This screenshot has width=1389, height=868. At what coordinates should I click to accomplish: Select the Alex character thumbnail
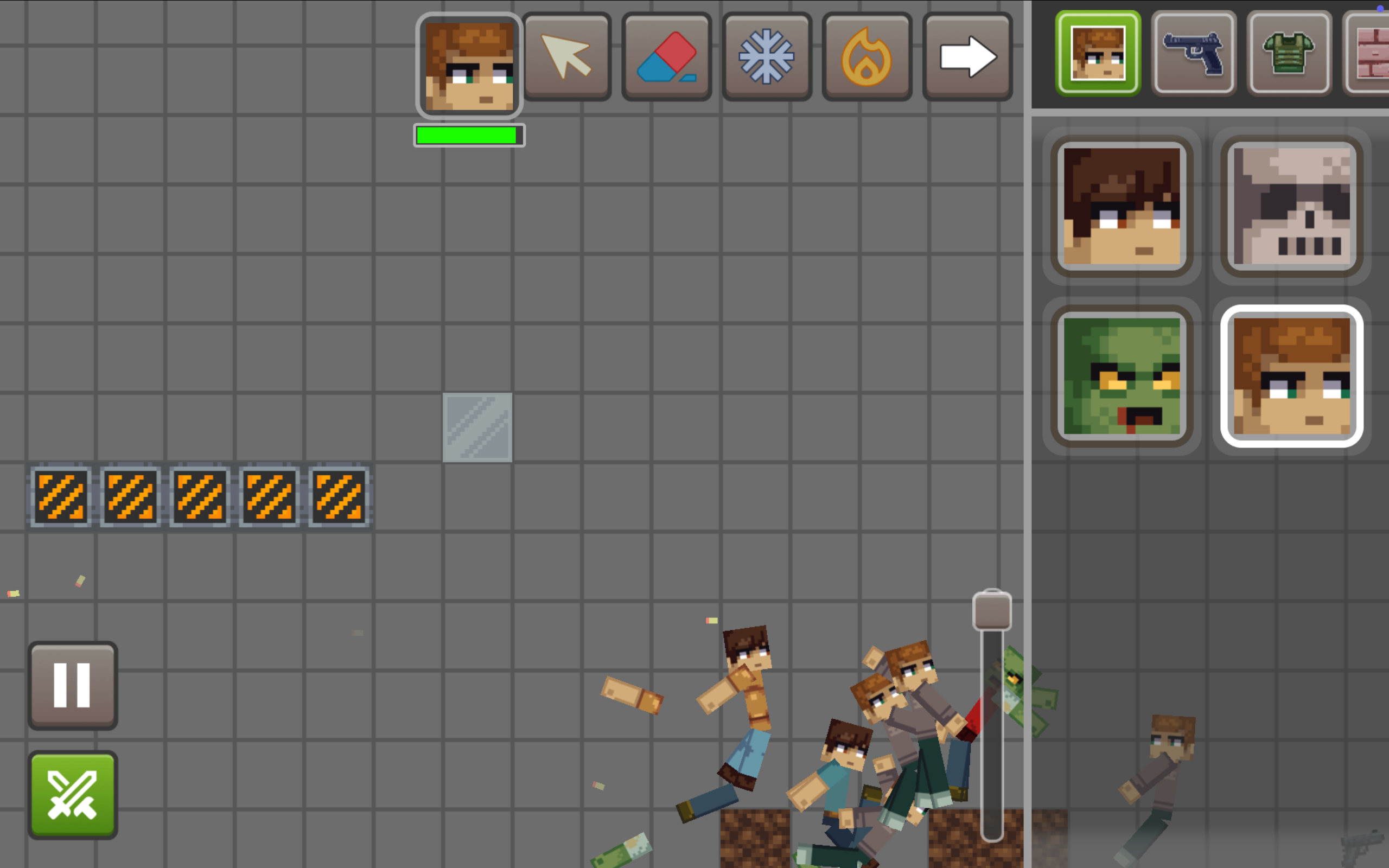point(1292,378)
